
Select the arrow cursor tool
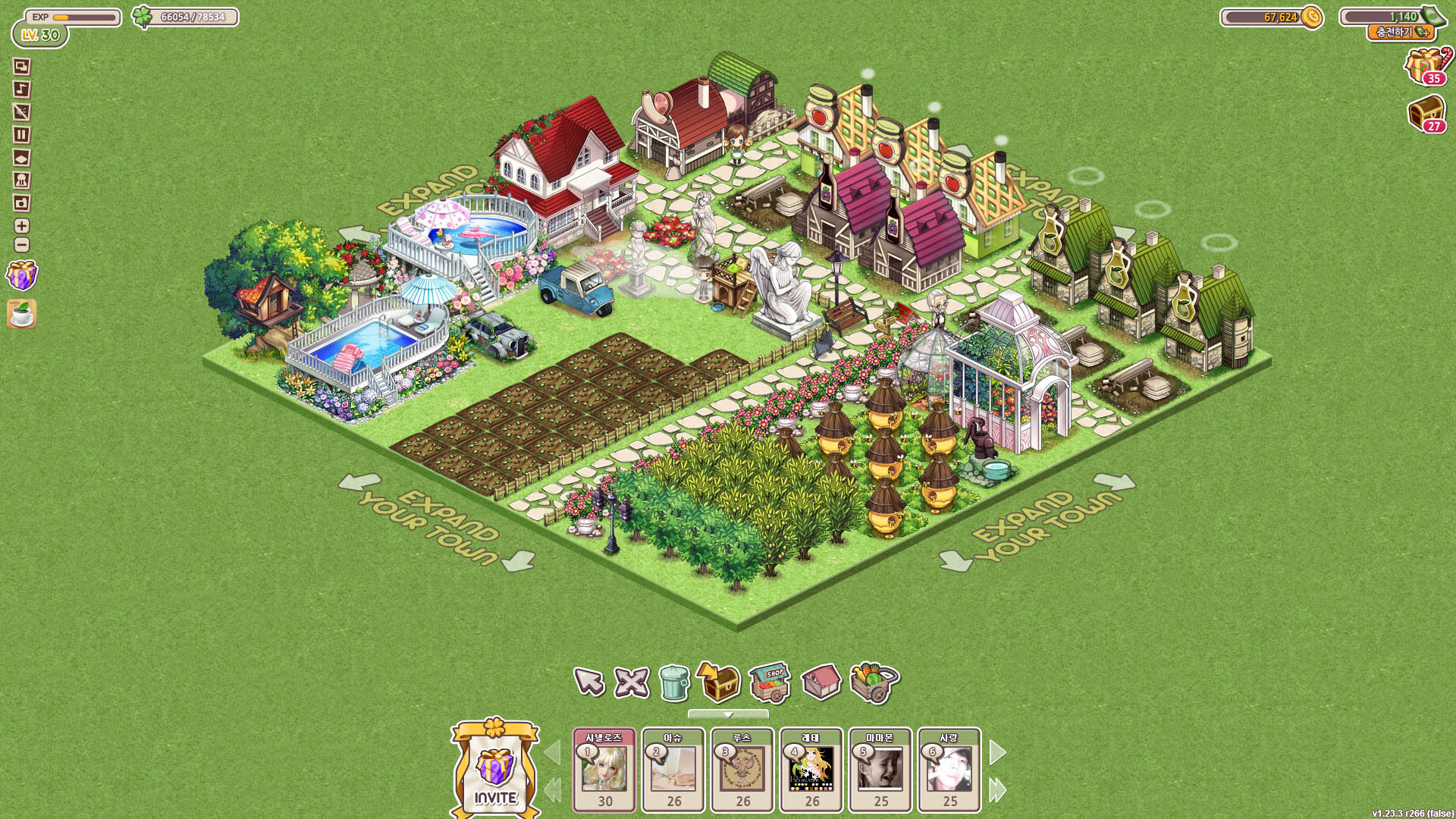point(589,681)
